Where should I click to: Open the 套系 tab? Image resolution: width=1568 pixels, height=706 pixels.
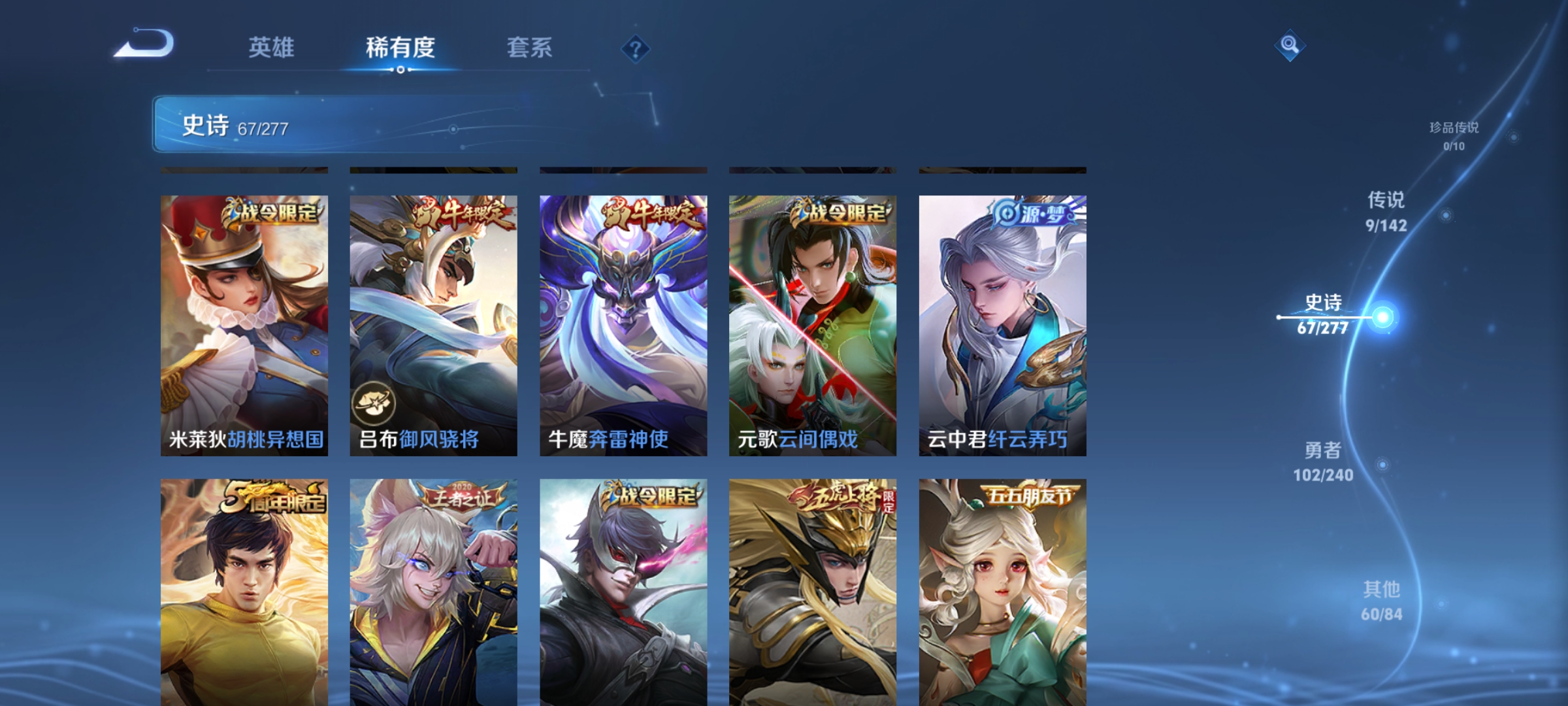point(530,48)
